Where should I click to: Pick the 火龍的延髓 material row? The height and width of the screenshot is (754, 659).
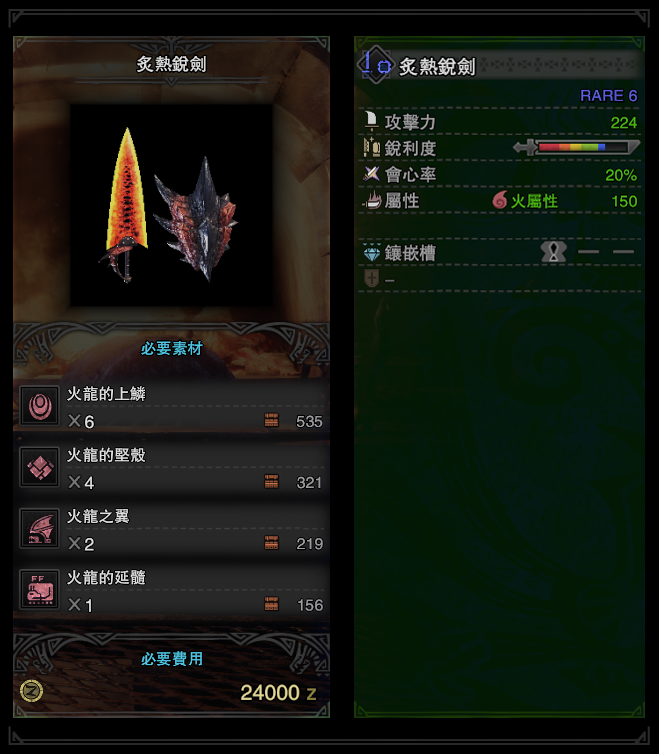(x=171, y=591)
